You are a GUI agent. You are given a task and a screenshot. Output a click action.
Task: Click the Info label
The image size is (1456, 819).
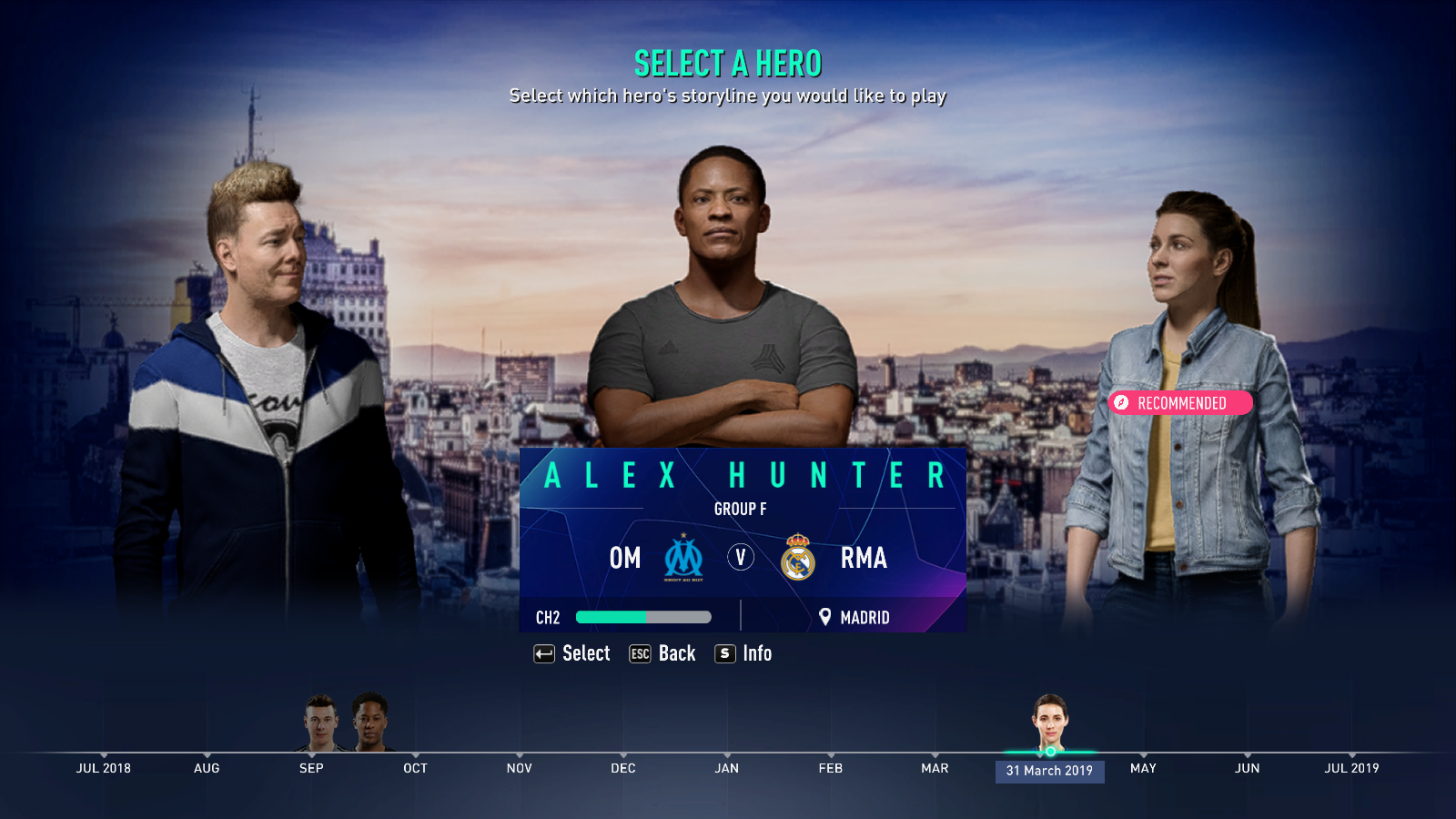(756, 653)
